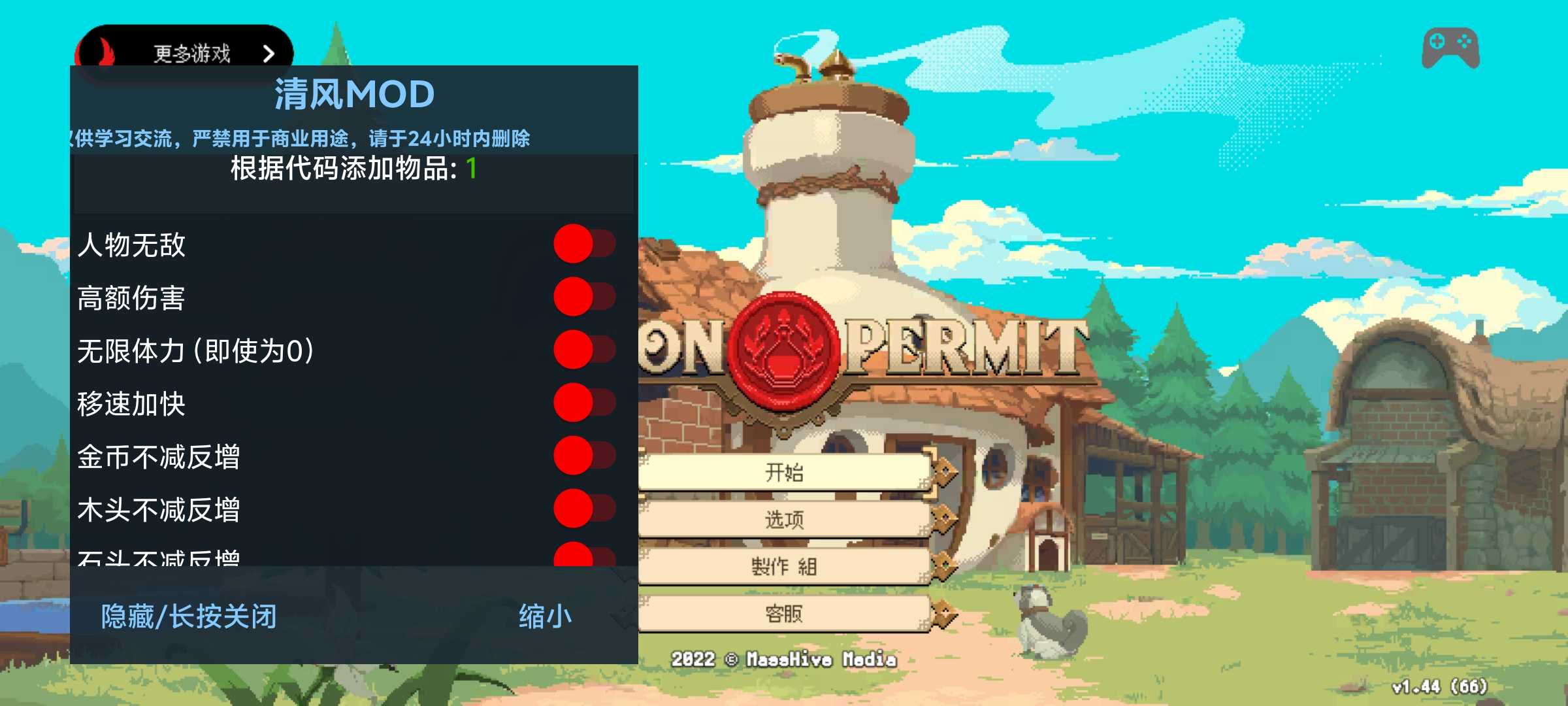Switch on 金币不减反增 gold cheat
The height and width of the screenshot is (706, 1568).
583,456
